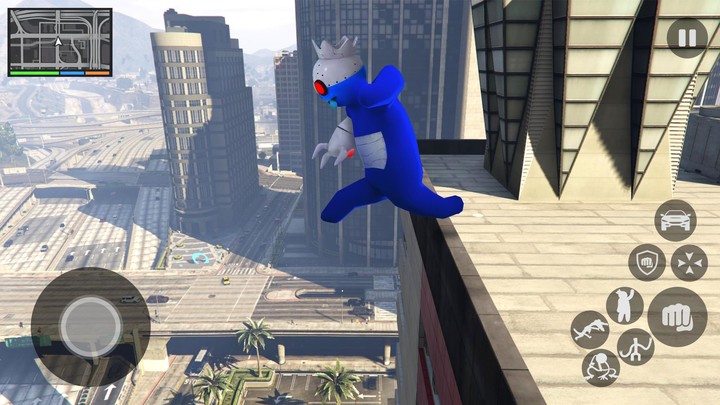Screen dimensions: 720x405
Task: Use the diving figure action
Action: pyautogui.click(x=589, y=329)
